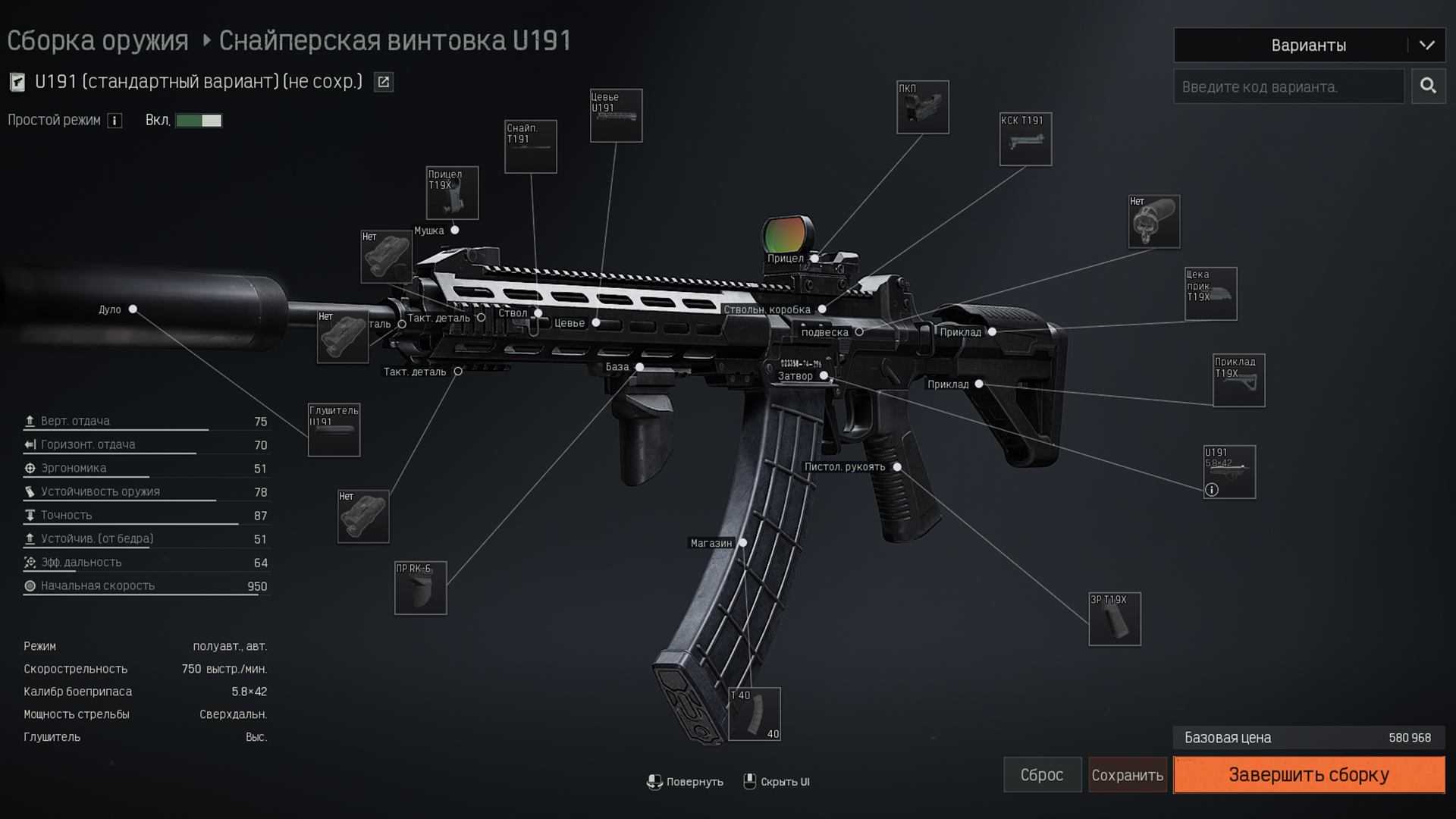Image resolution: width=1456 pixels, height=819 pixels.
Task: Search for the entered variant code
Action: tap(1428, 86)
